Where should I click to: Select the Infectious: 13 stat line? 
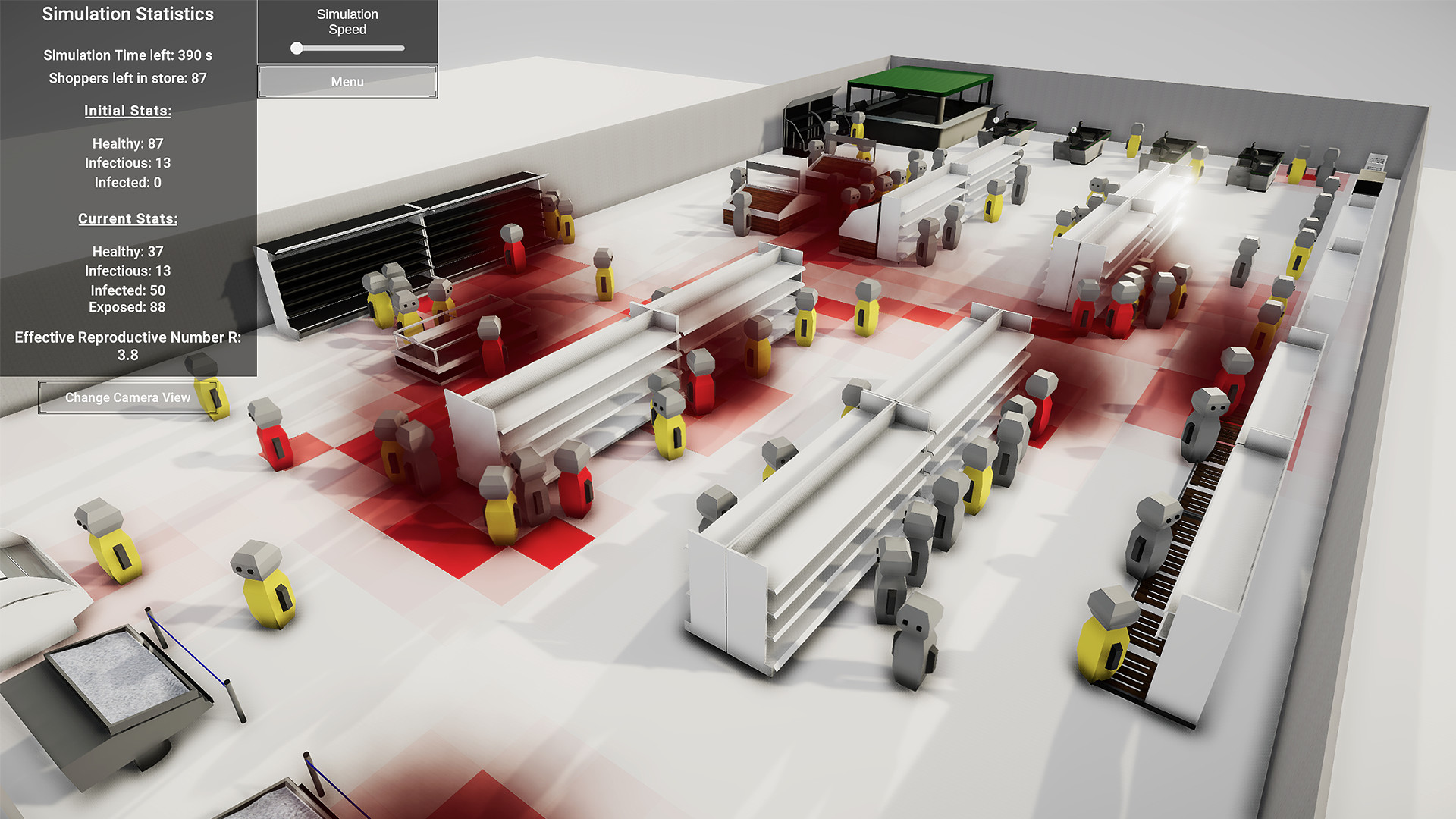click(127, 271)
